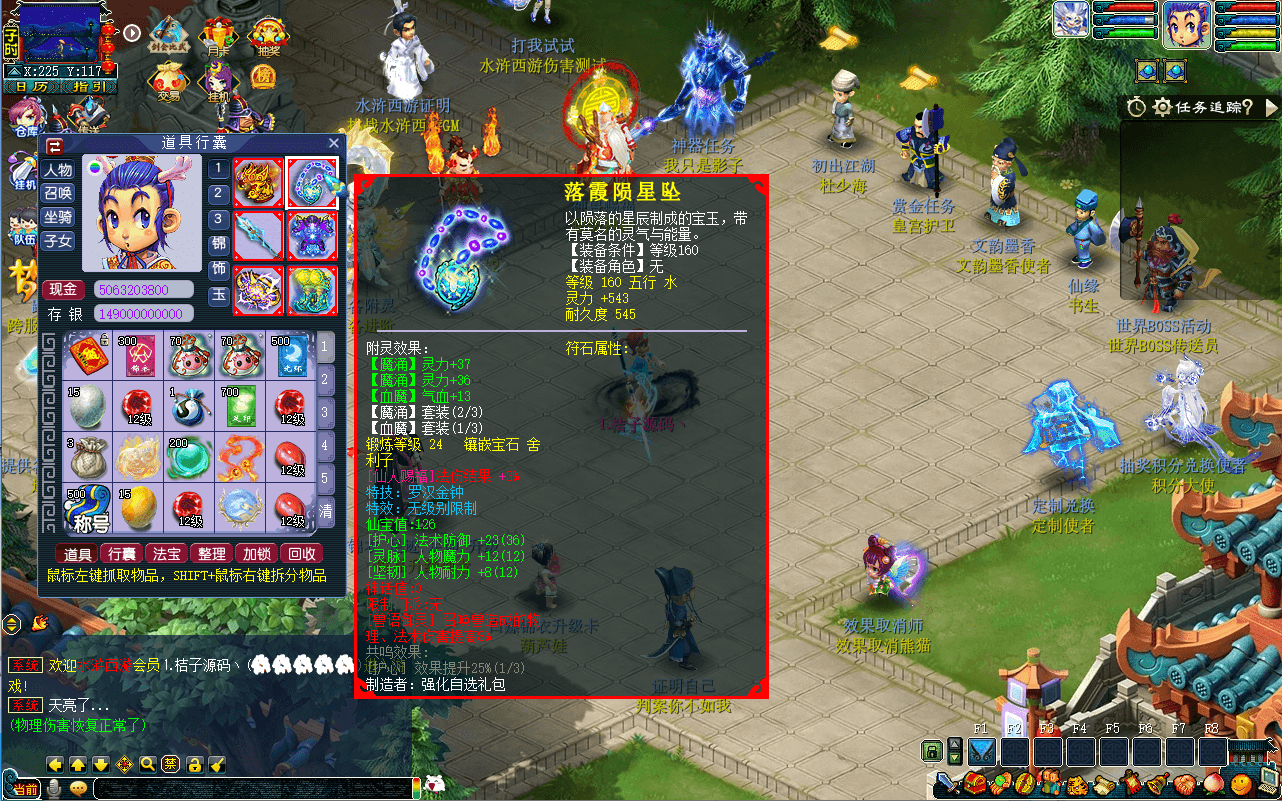Click the handshake trade icon on bottom toolbar

[x=1184, y=784]
